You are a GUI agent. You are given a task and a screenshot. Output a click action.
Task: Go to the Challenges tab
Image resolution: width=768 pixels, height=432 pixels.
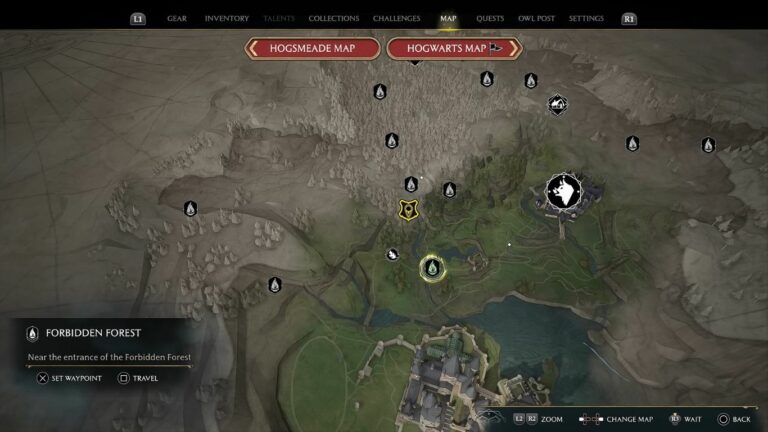396,18
